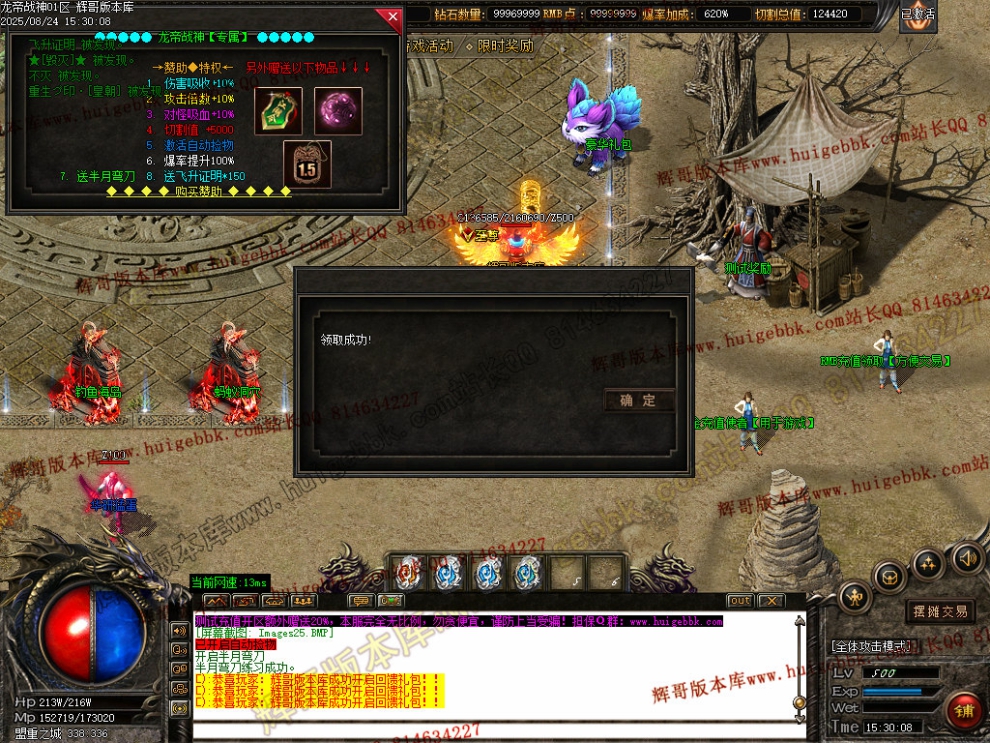Click the out button above chat
This screenshot has height=743, width=990.
pos(739,601)
